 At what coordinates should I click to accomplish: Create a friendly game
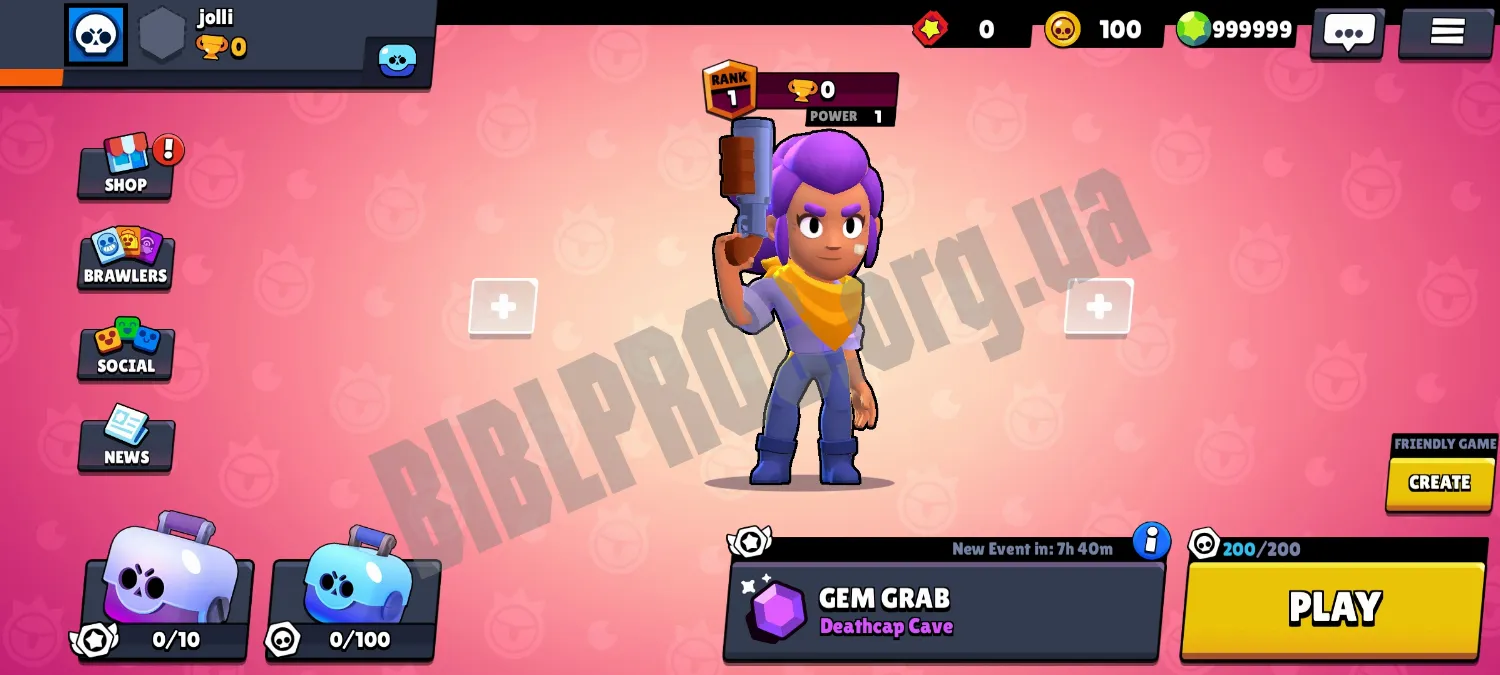click(1439, 483)
